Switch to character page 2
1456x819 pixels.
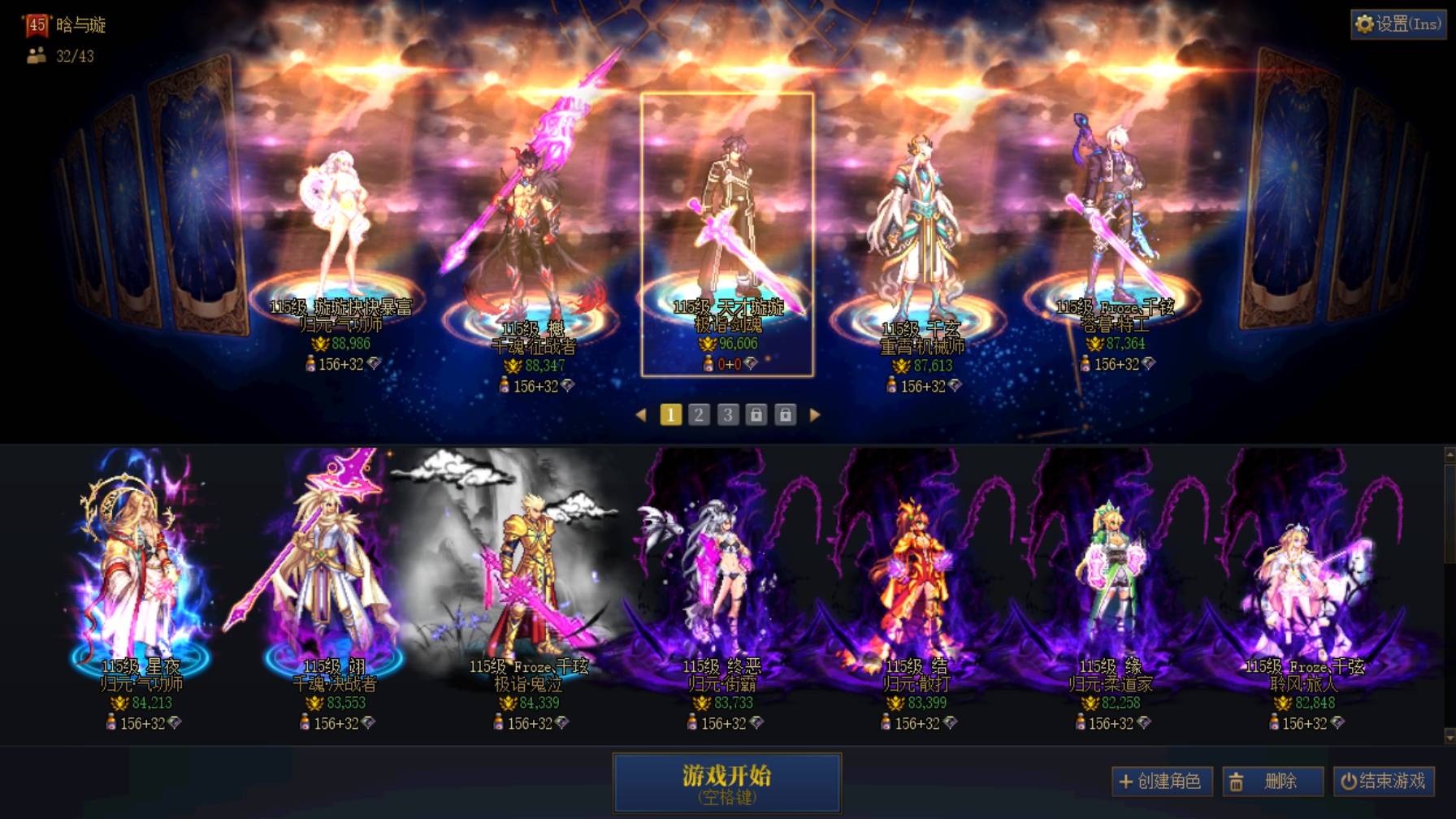pos(698,414)
